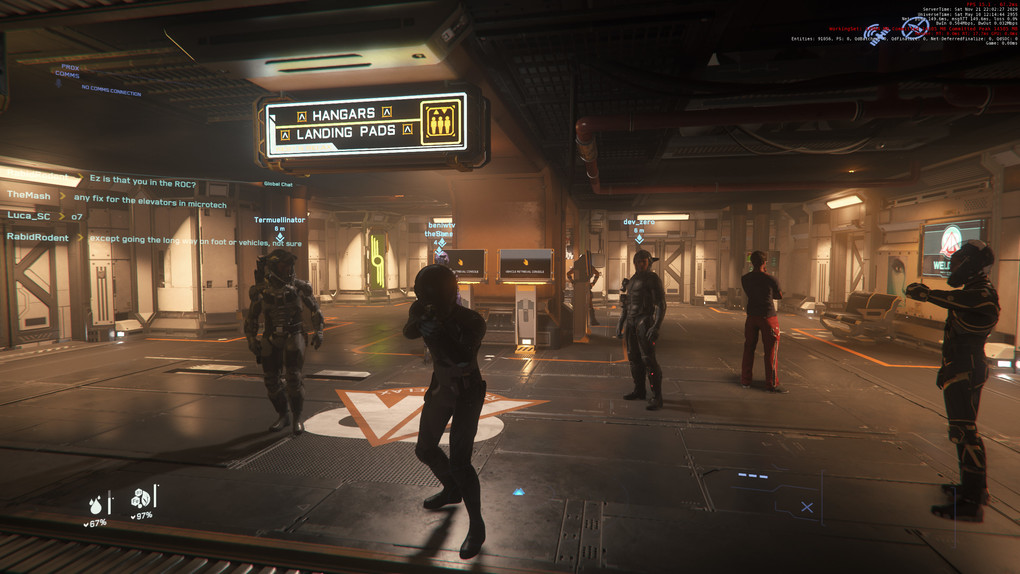The height and width of the screenshot is (574, 1020).
Task: Click the food cubes hunger icon
Action: click(141, 497)
